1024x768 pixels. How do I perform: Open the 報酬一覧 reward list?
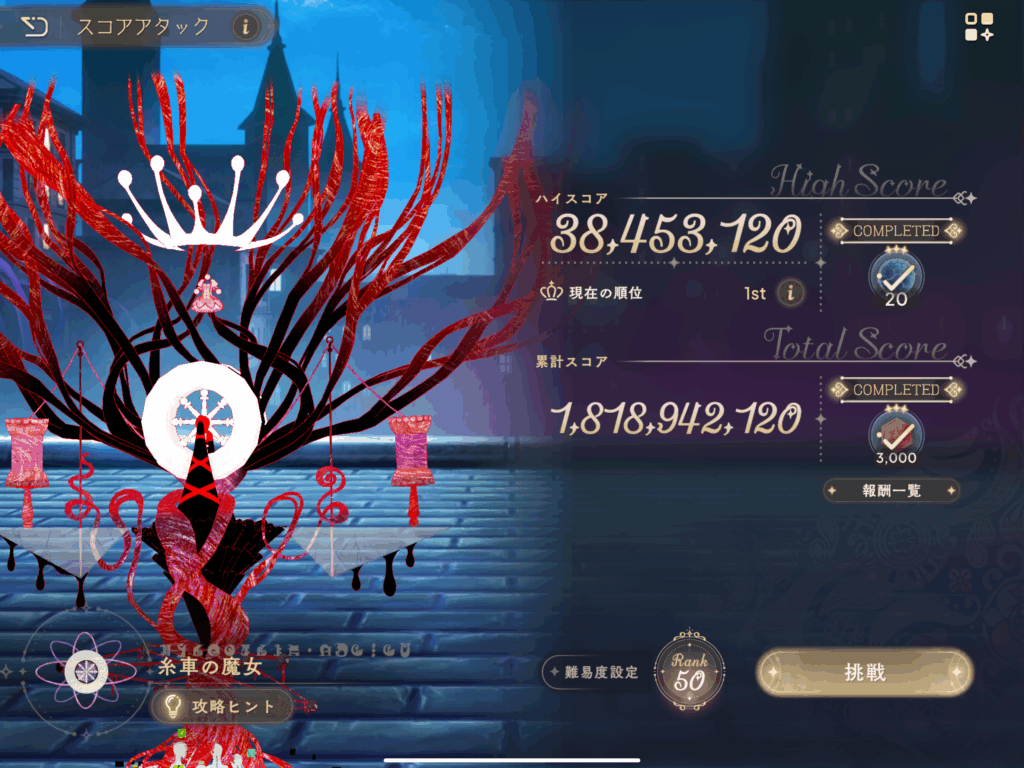(891, 491)
